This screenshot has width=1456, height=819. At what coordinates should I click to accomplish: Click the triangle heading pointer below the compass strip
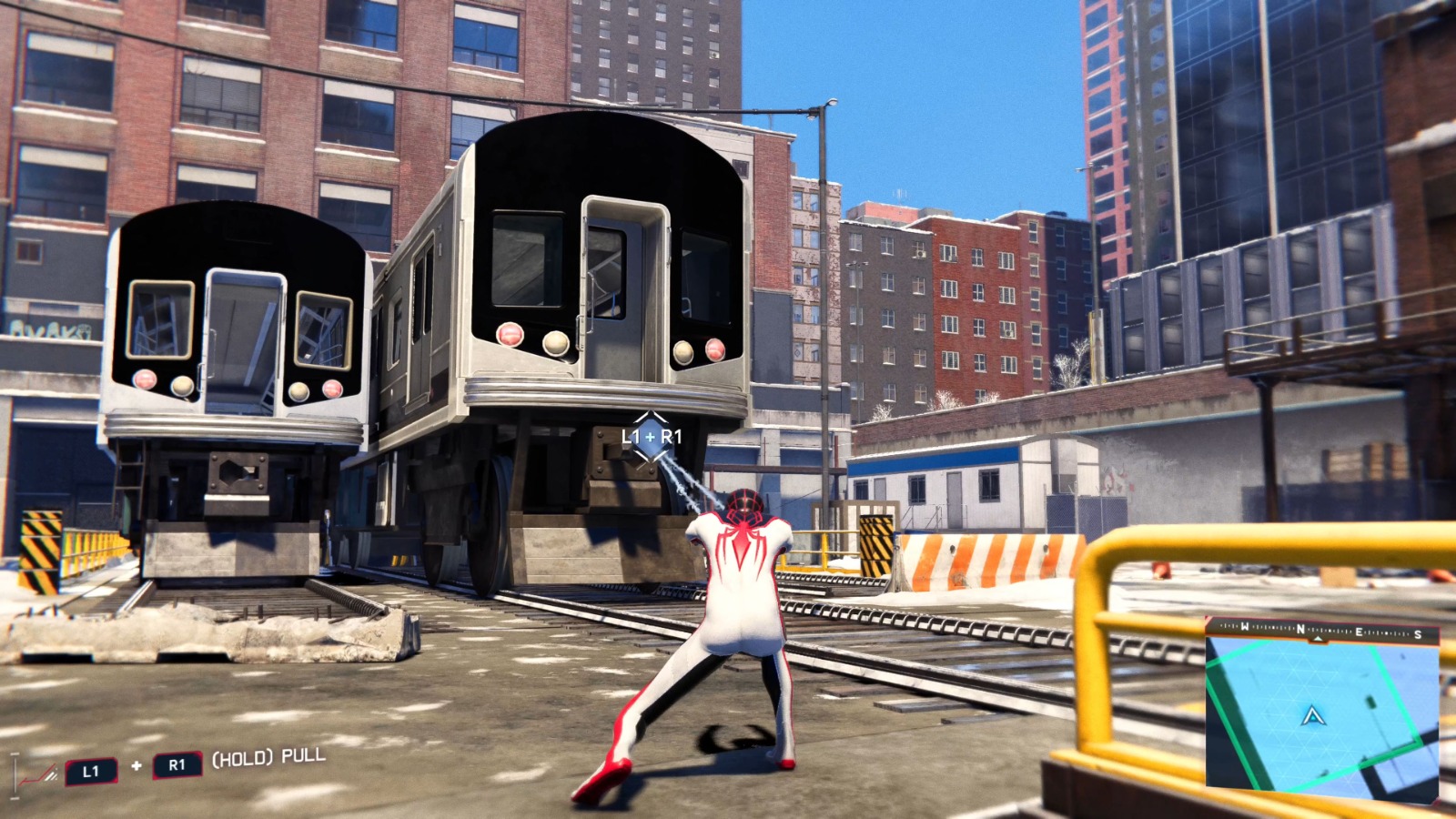[x=1318, y=639]
